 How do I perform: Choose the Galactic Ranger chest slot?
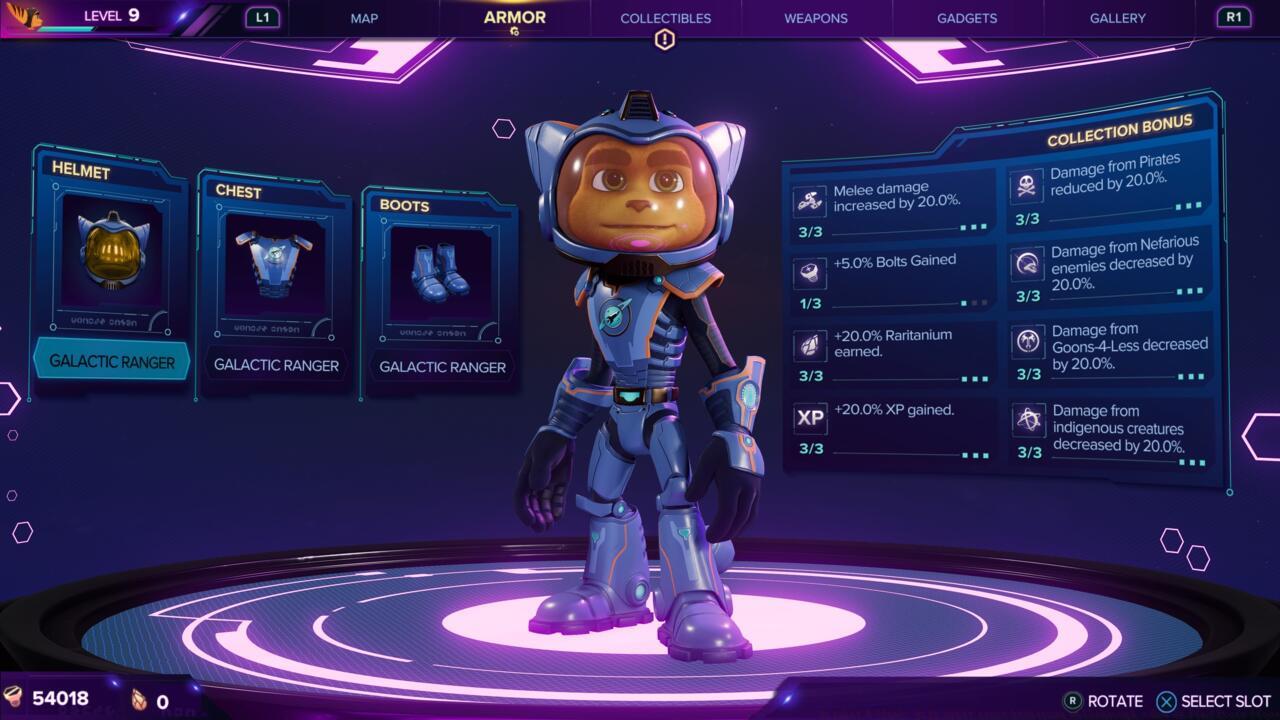click(x=276, y=280)
